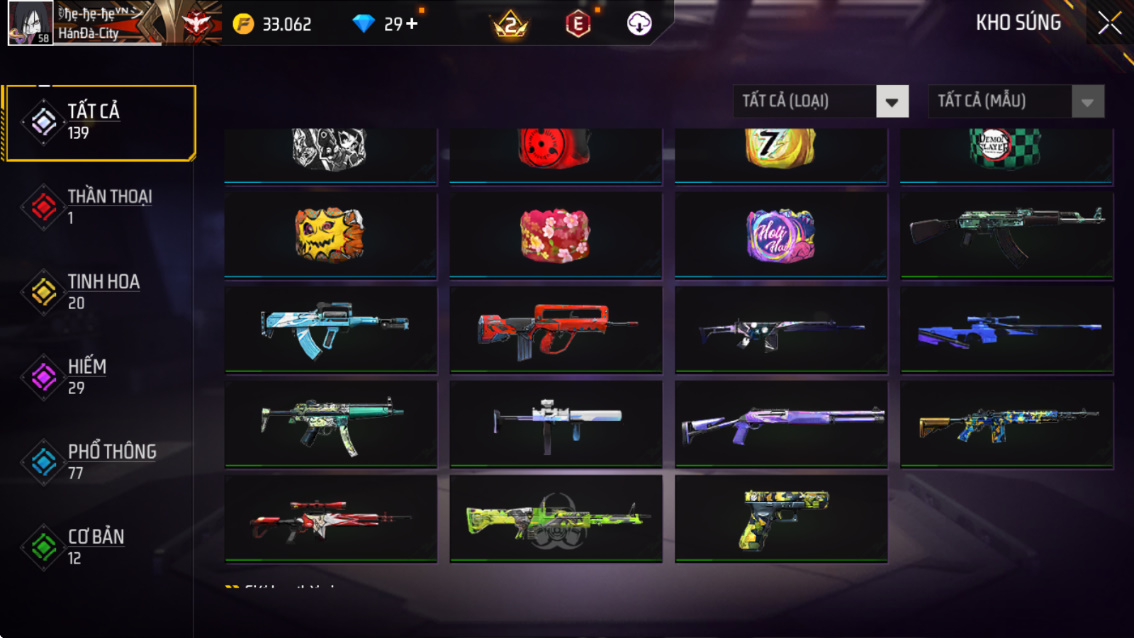Open the Cơ Bản category
The width and height of the screenshot is (1134, 638).
(98, 547)
